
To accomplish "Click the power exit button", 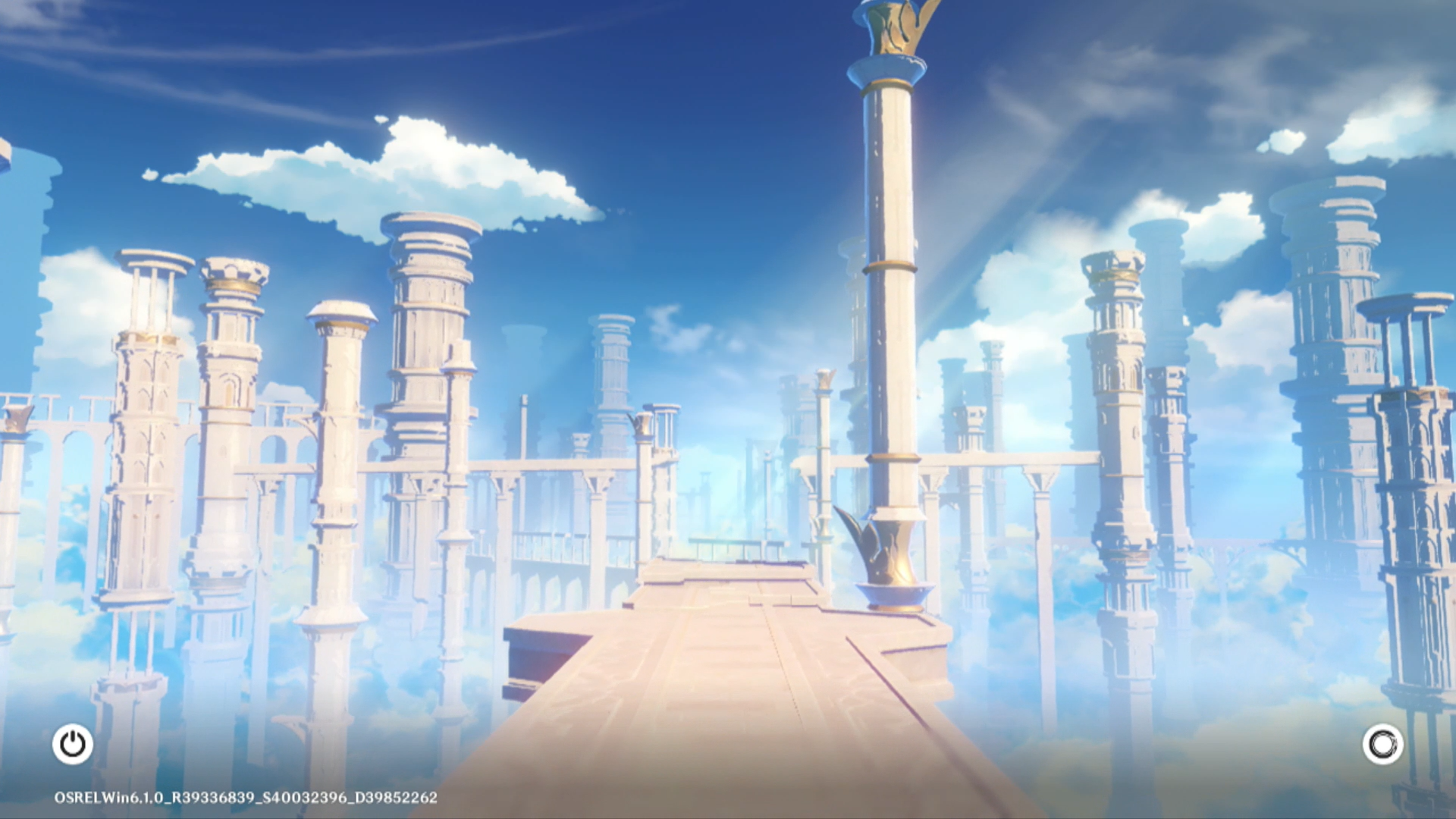I will [x=73, y=744].
